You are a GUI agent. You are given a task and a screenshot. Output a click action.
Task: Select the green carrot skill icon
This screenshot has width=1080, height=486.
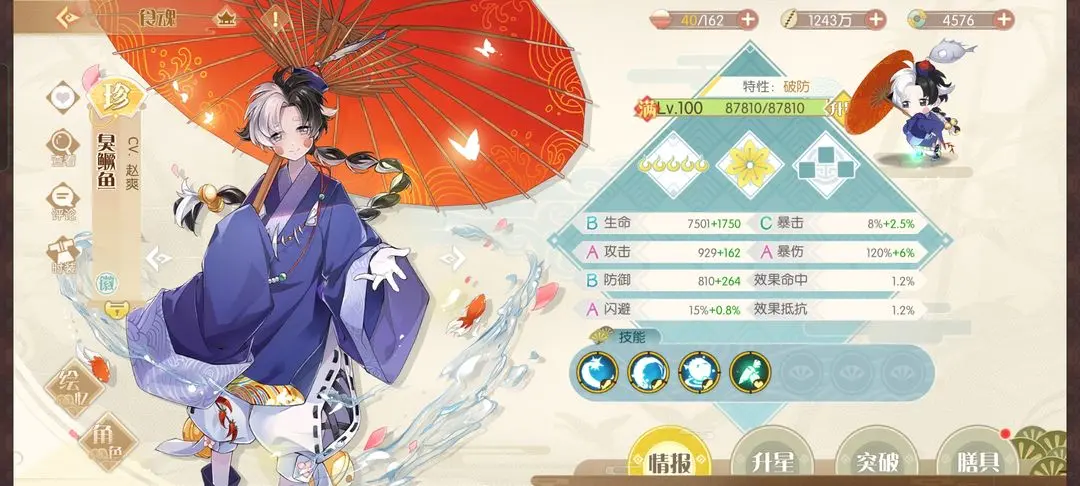pyautogui.click(x=749, y=372)
